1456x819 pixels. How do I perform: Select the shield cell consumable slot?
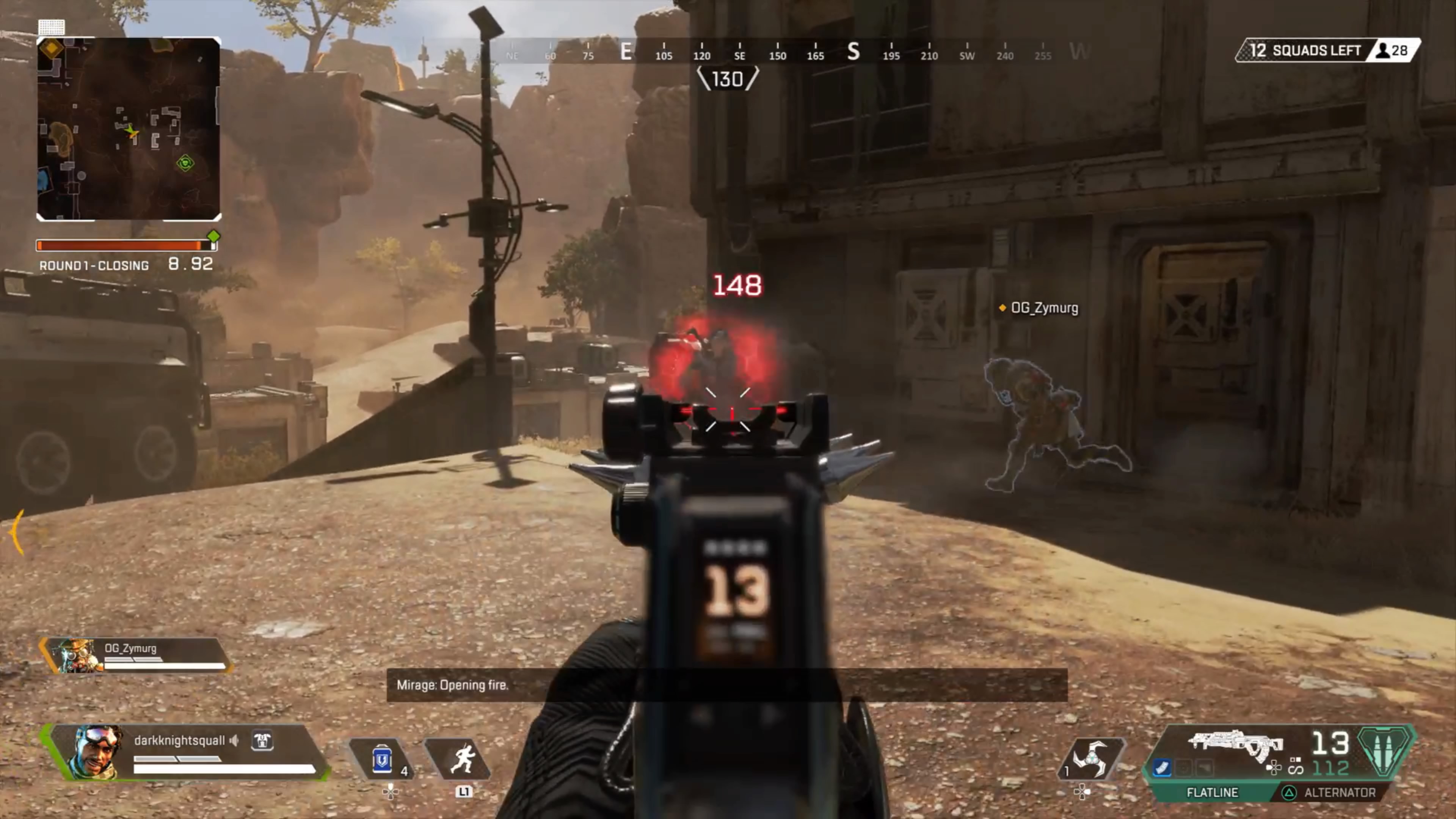[x=382, y=759]
